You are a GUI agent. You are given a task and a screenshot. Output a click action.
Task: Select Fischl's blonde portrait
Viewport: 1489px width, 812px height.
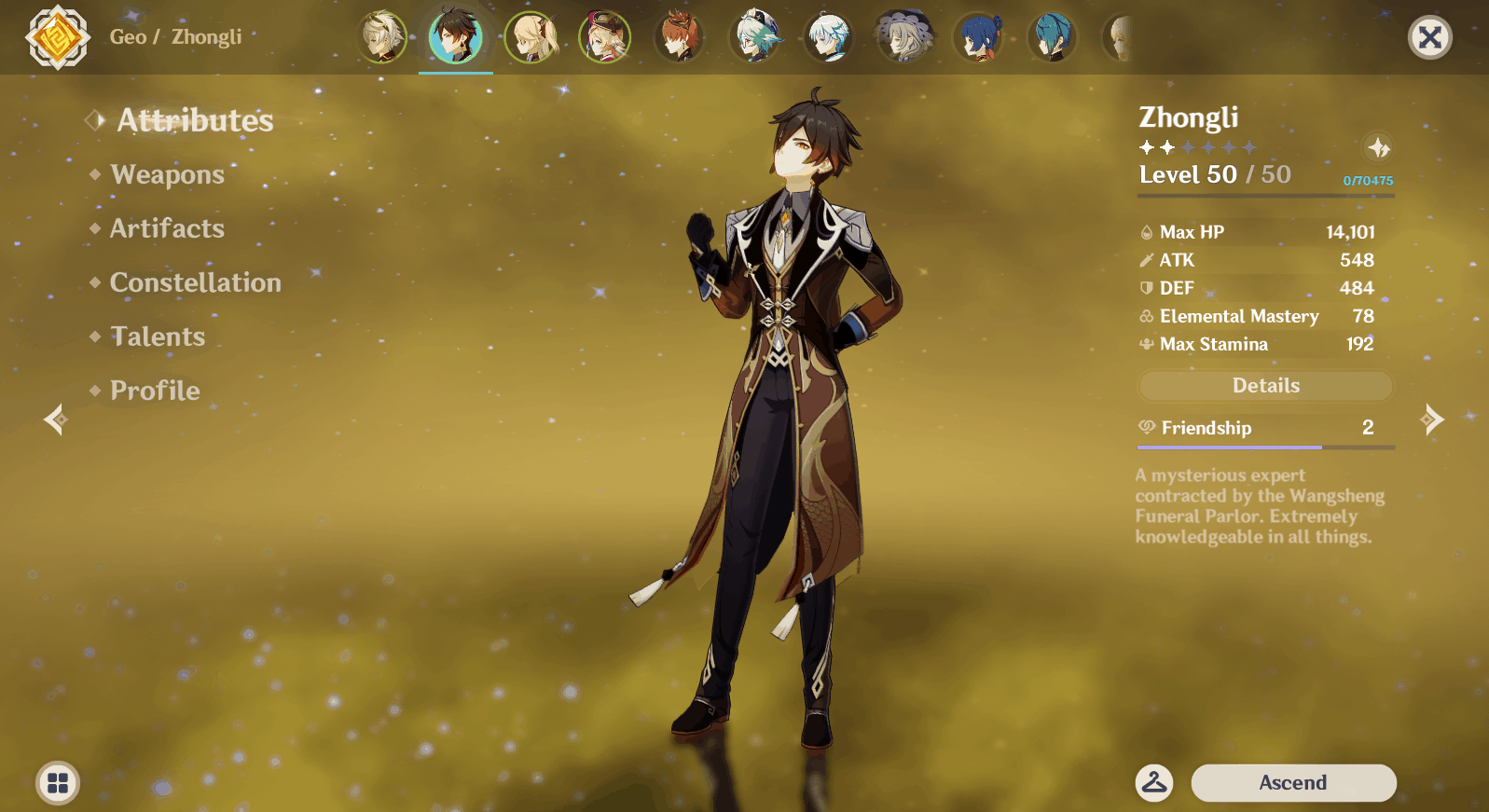(x=531, y=37)
